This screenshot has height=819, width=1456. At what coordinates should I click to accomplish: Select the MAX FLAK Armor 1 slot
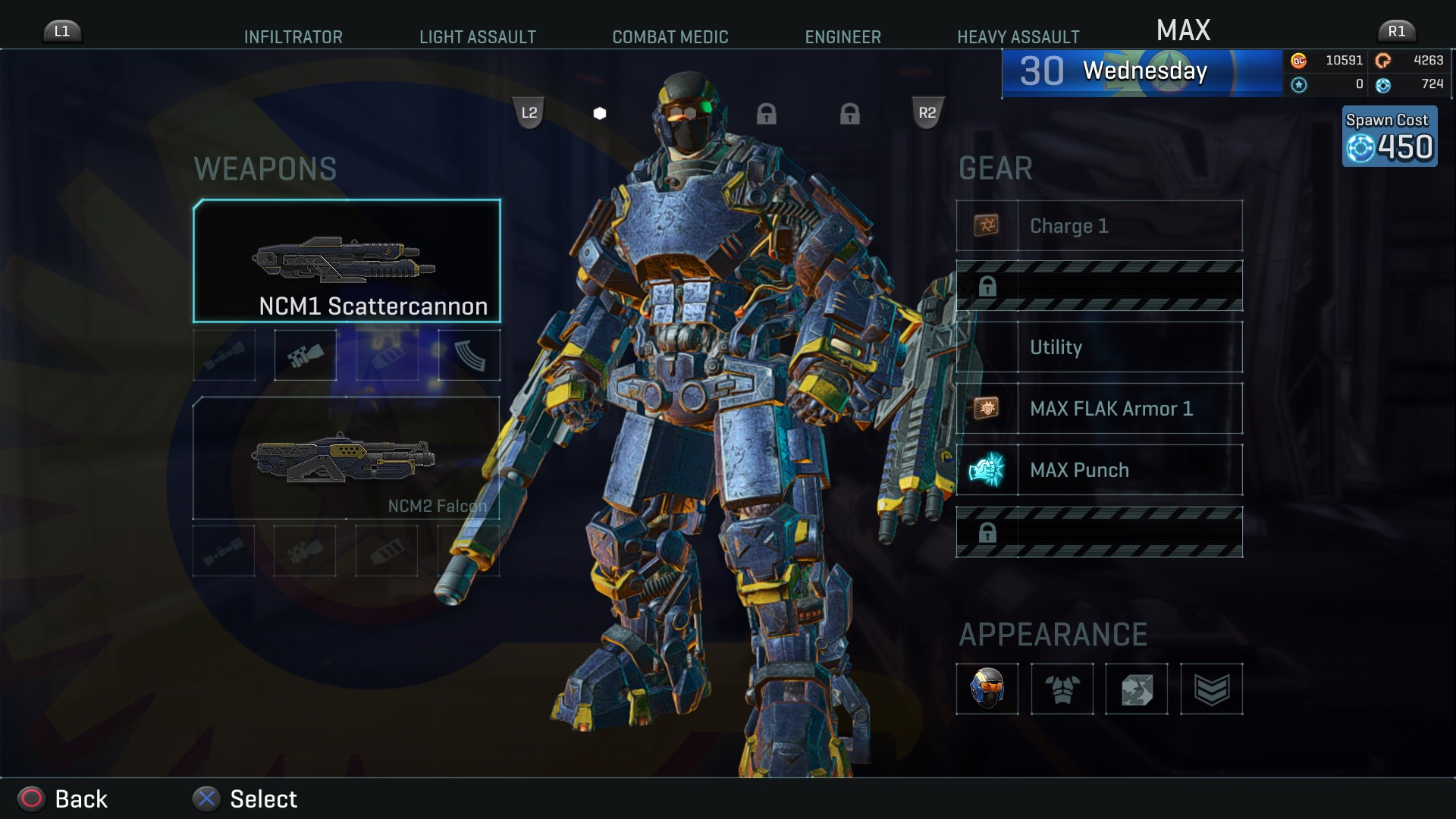tap(1099, 409)
